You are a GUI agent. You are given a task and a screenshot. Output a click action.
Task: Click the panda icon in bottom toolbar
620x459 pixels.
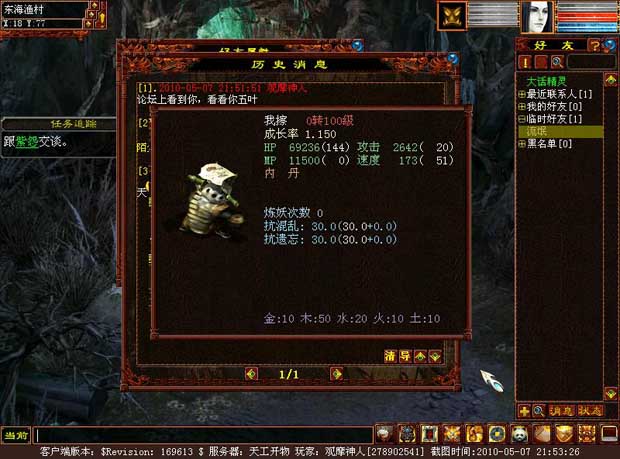pos(520,434)
